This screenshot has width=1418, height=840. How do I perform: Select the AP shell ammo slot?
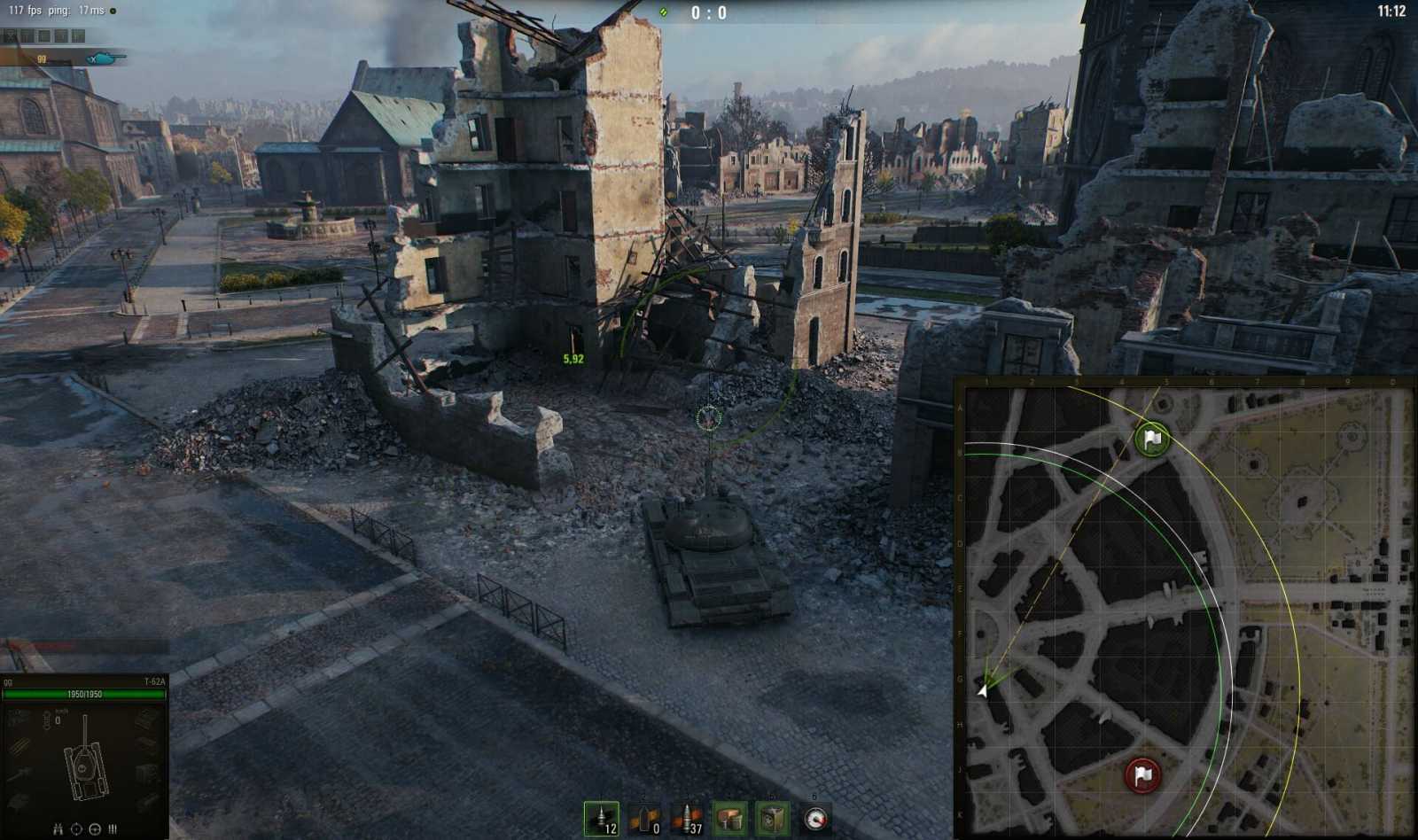click(x=600, y=819)
